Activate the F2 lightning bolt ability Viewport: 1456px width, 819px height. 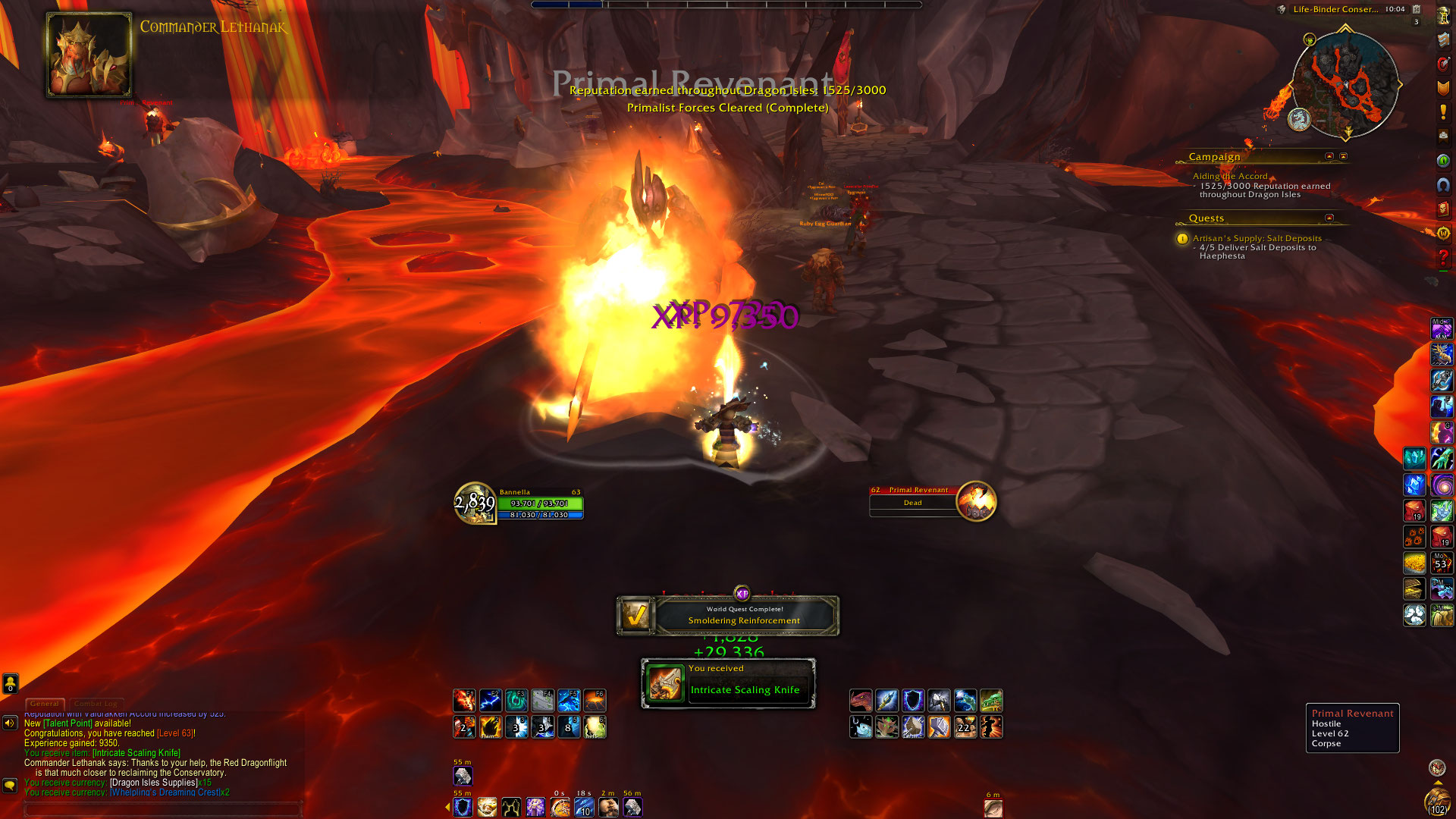point(491,700)
